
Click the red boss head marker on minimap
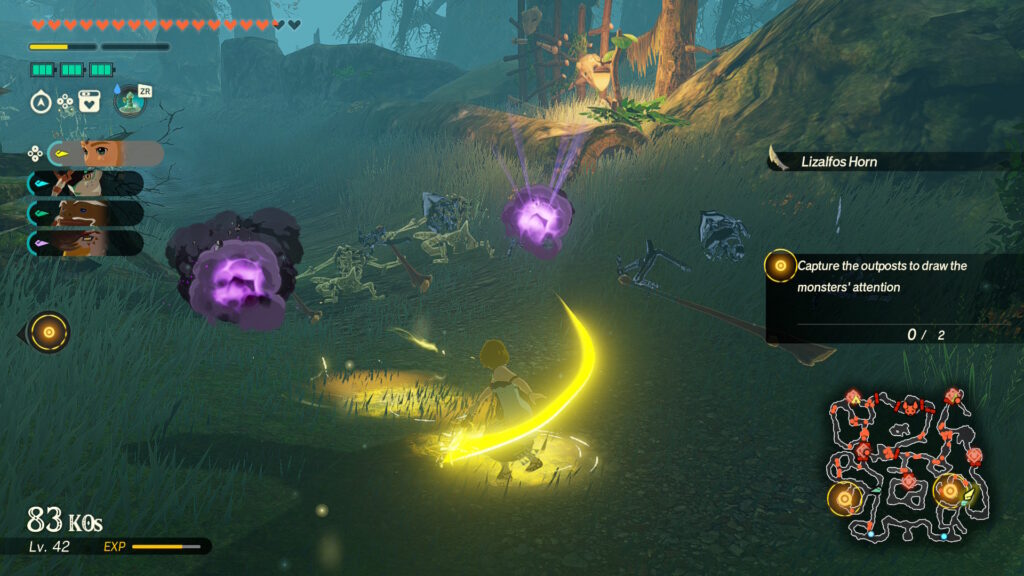click(x=911, y=406)
